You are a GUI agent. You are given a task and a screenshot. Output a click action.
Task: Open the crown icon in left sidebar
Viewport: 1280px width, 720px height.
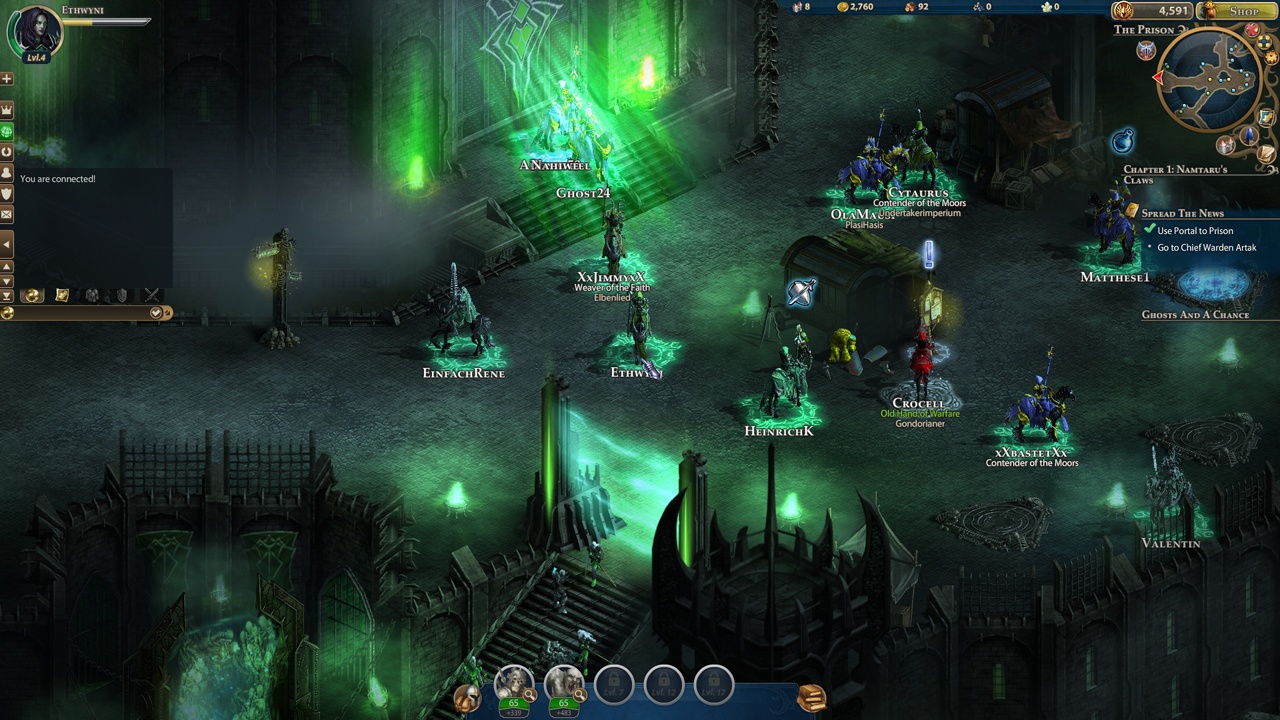click(7, 109)
